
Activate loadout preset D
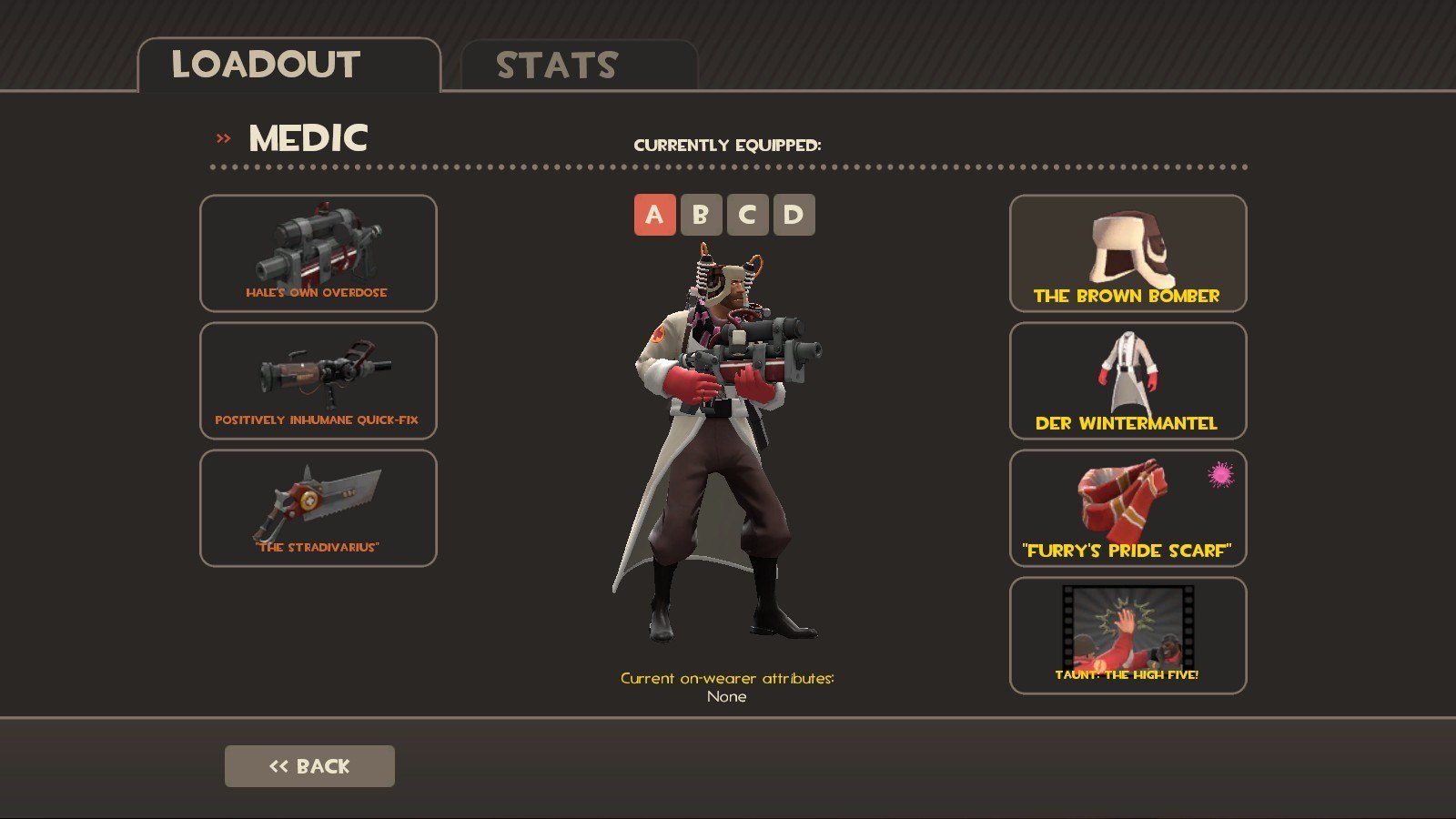click(794, 215)
